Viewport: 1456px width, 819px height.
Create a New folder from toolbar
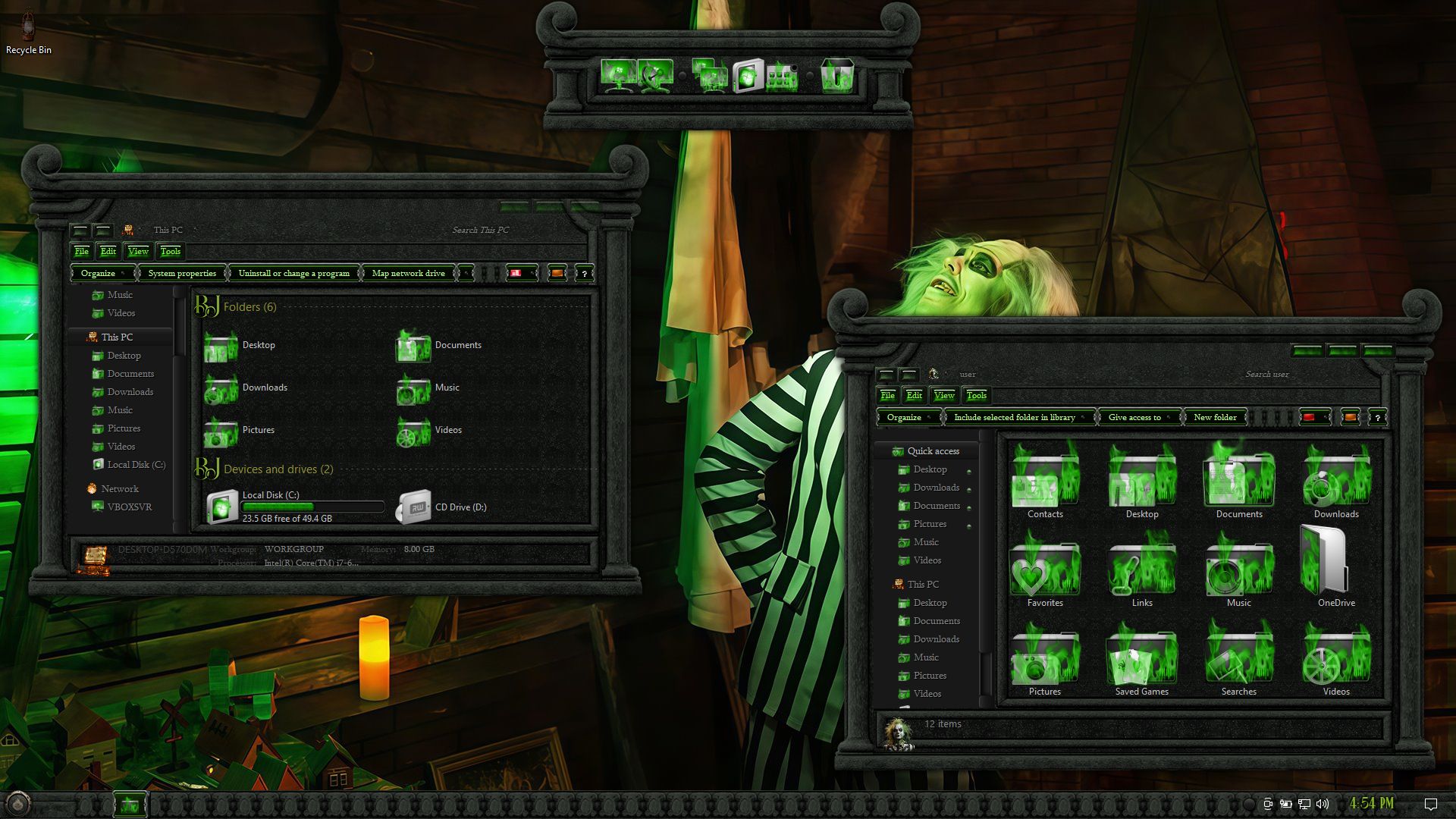click(x=1215, y=417)
